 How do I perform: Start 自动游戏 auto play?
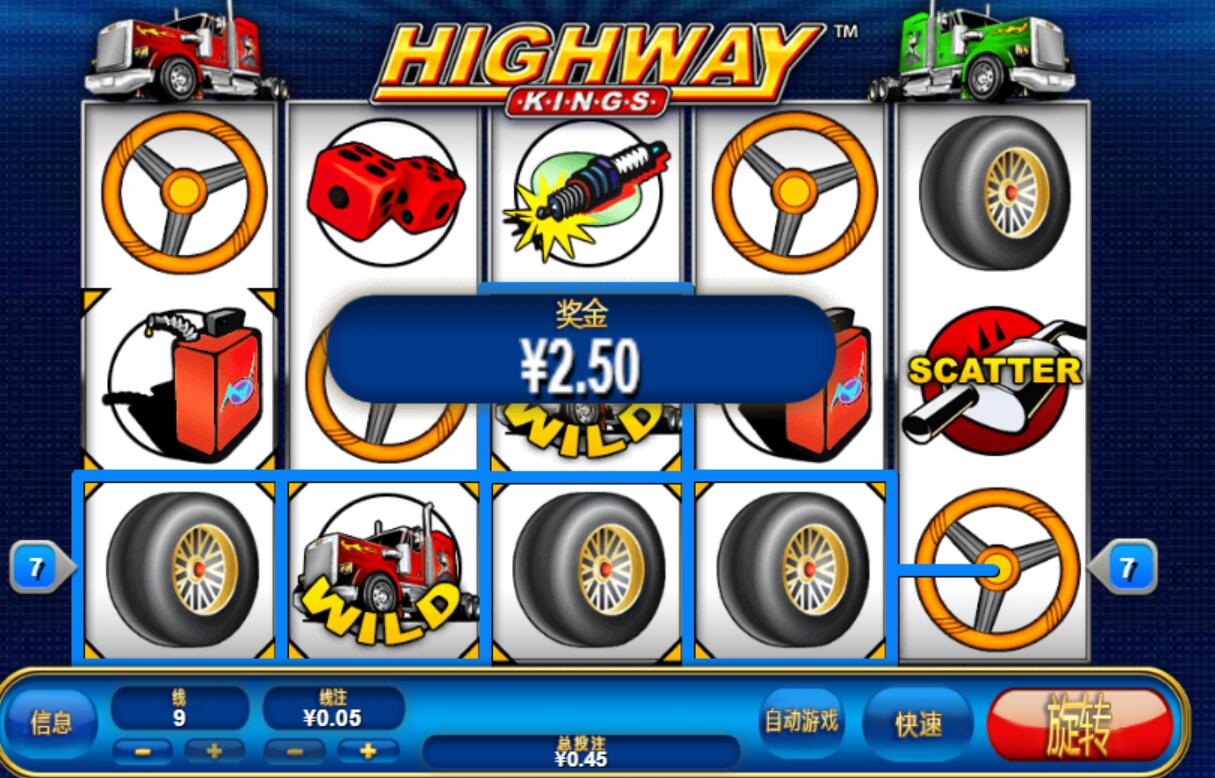pyautogui.click(x=801, y=721)
